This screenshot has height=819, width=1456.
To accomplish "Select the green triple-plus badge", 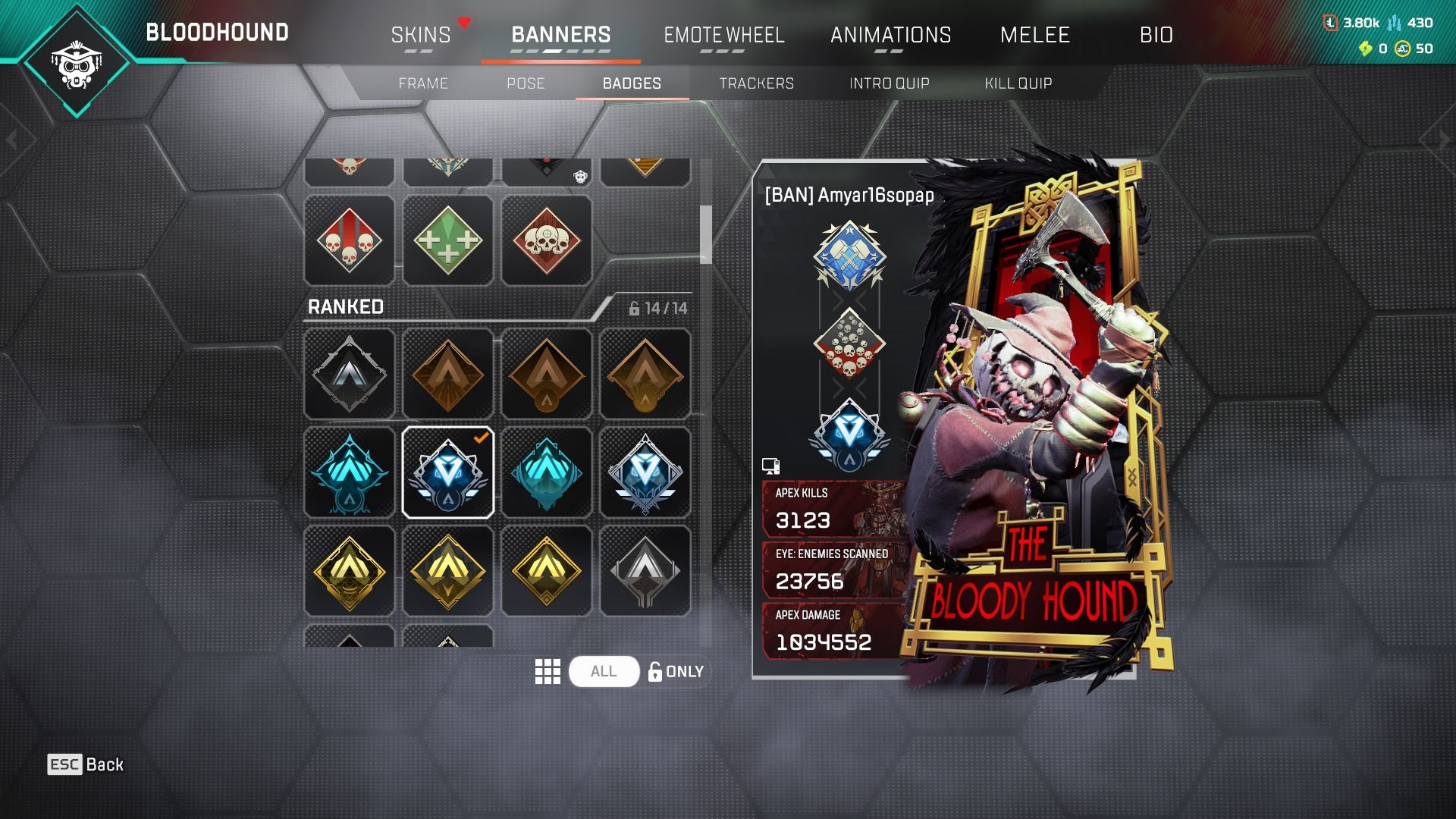I will 447,241.
